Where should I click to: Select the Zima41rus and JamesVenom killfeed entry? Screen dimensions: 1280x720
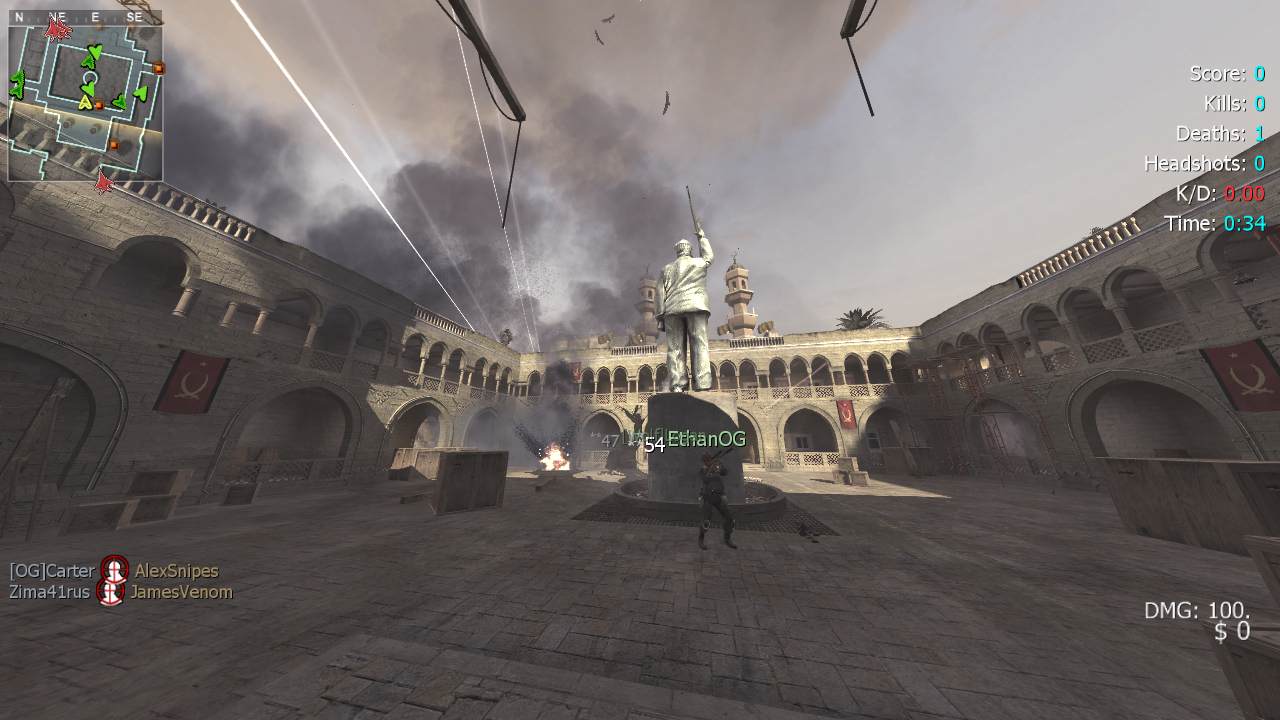[x=120, y=592]
